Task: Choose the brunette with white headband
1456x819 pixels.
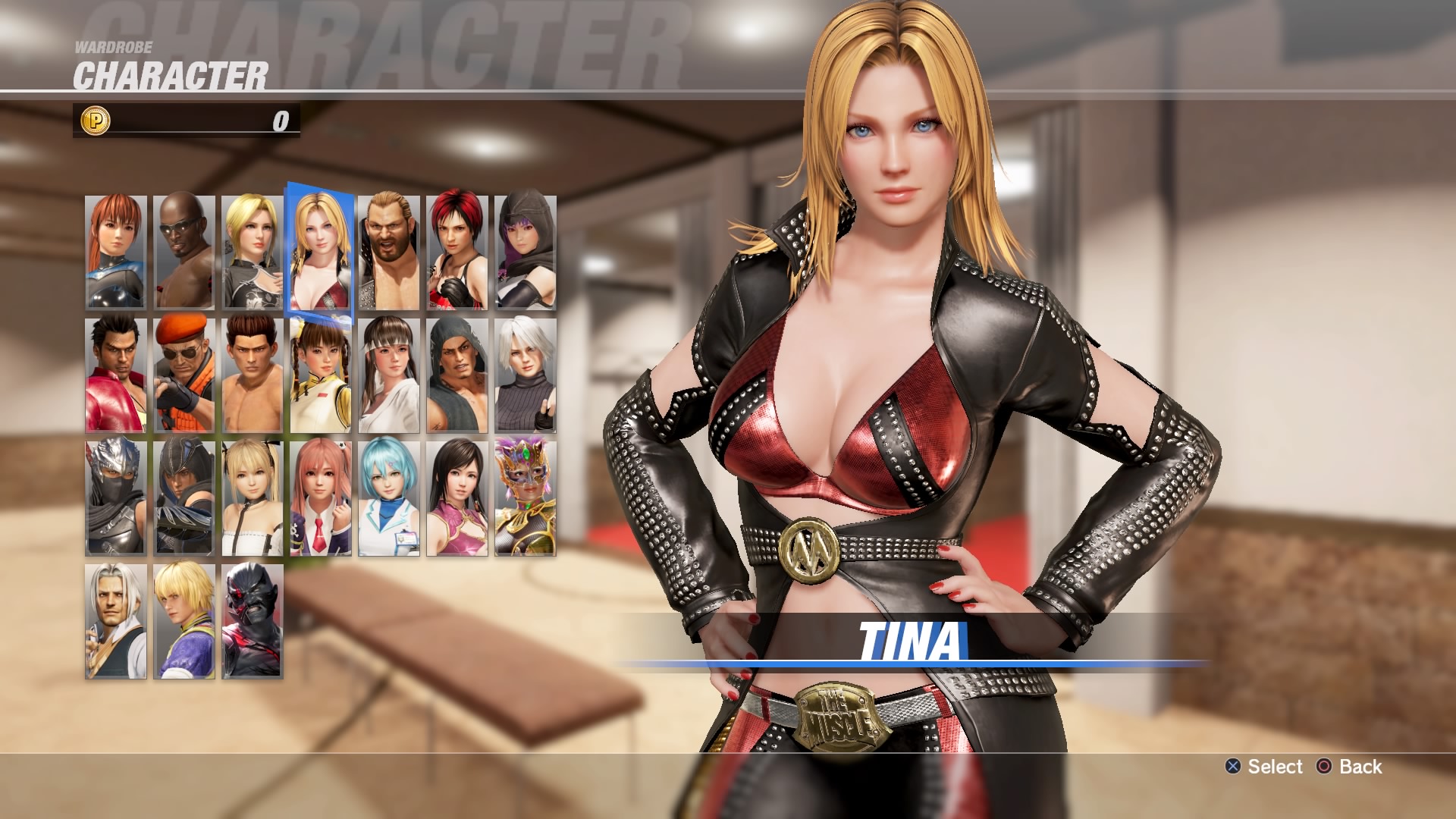Action: (389, 375)
